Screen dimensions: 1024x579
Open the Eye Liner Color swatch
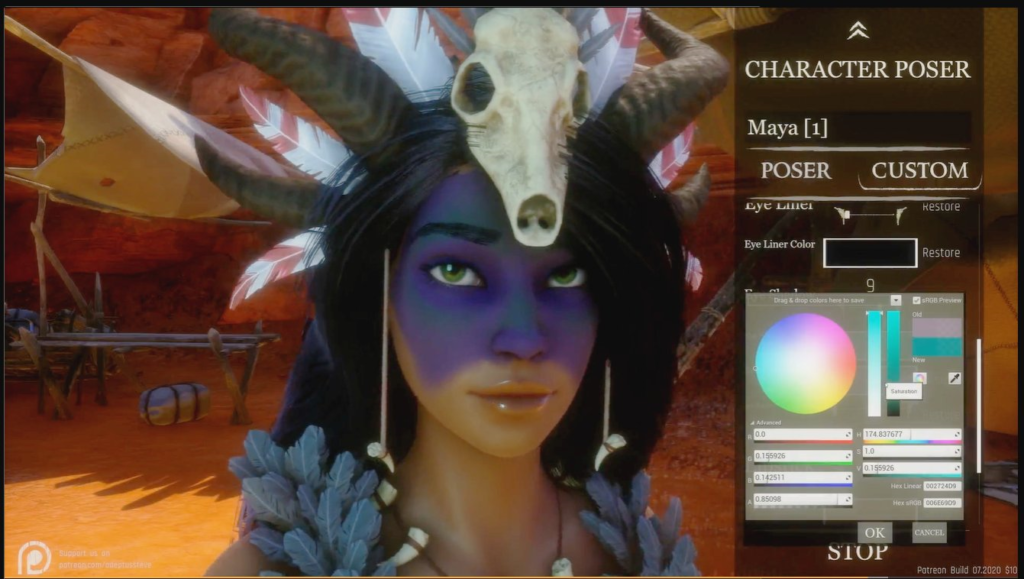click(870, 253)
